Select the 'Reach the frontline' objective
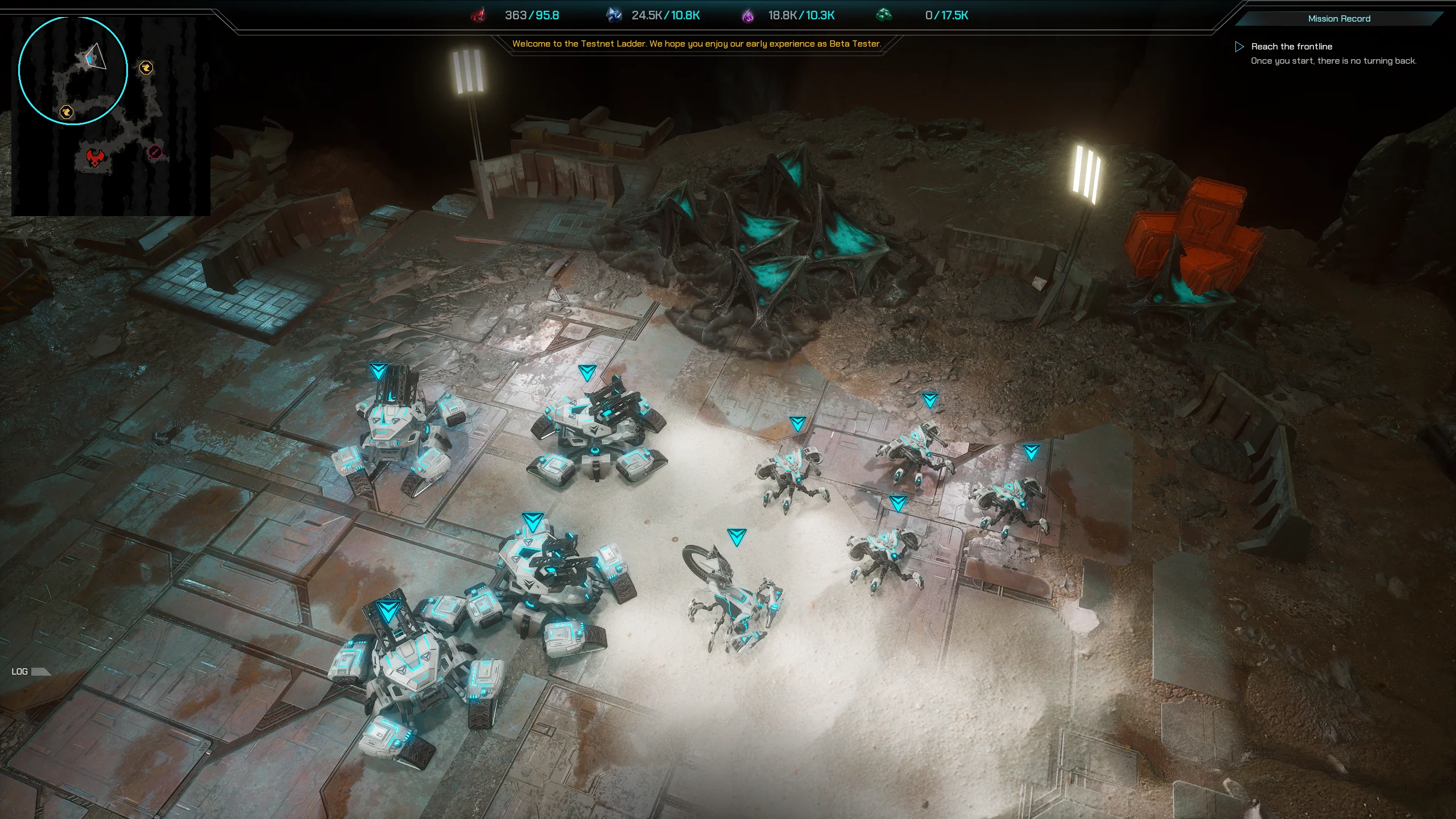This screenshot has height=819, width=1456. (x=1291, y=47)
